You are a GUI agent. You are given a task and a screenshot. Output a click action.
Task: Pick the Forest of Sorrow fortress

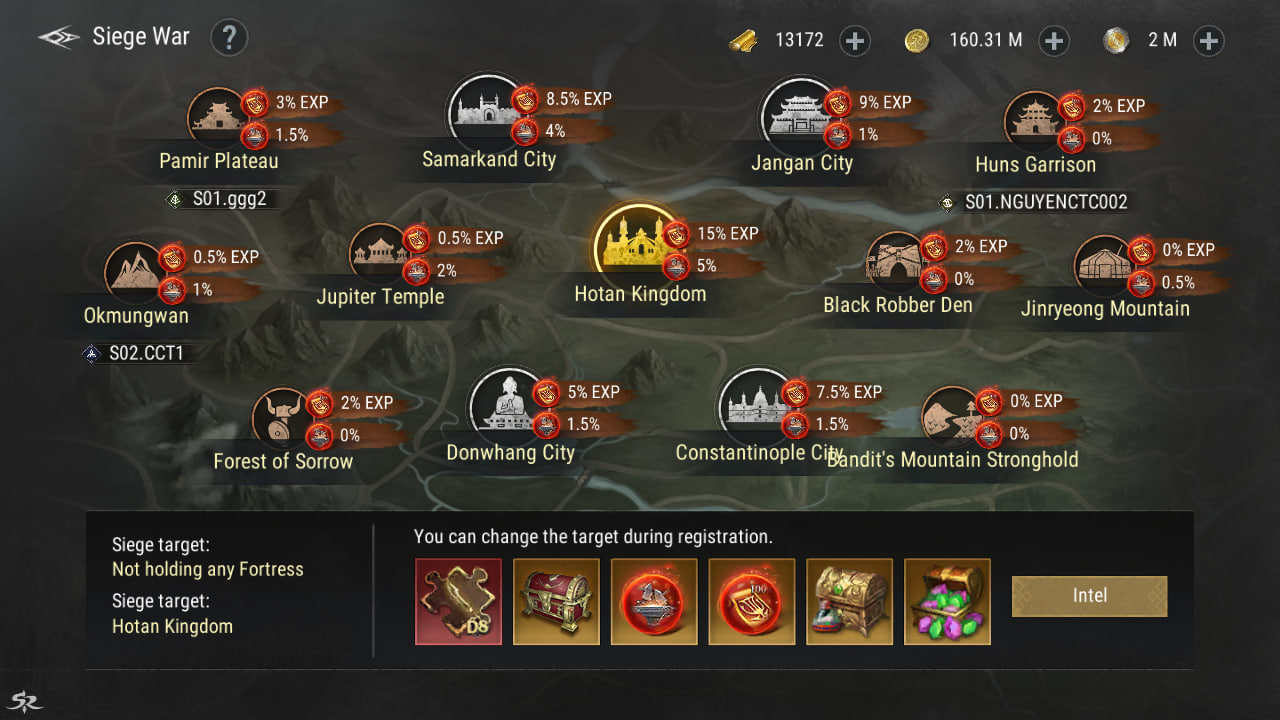(279, 417)
